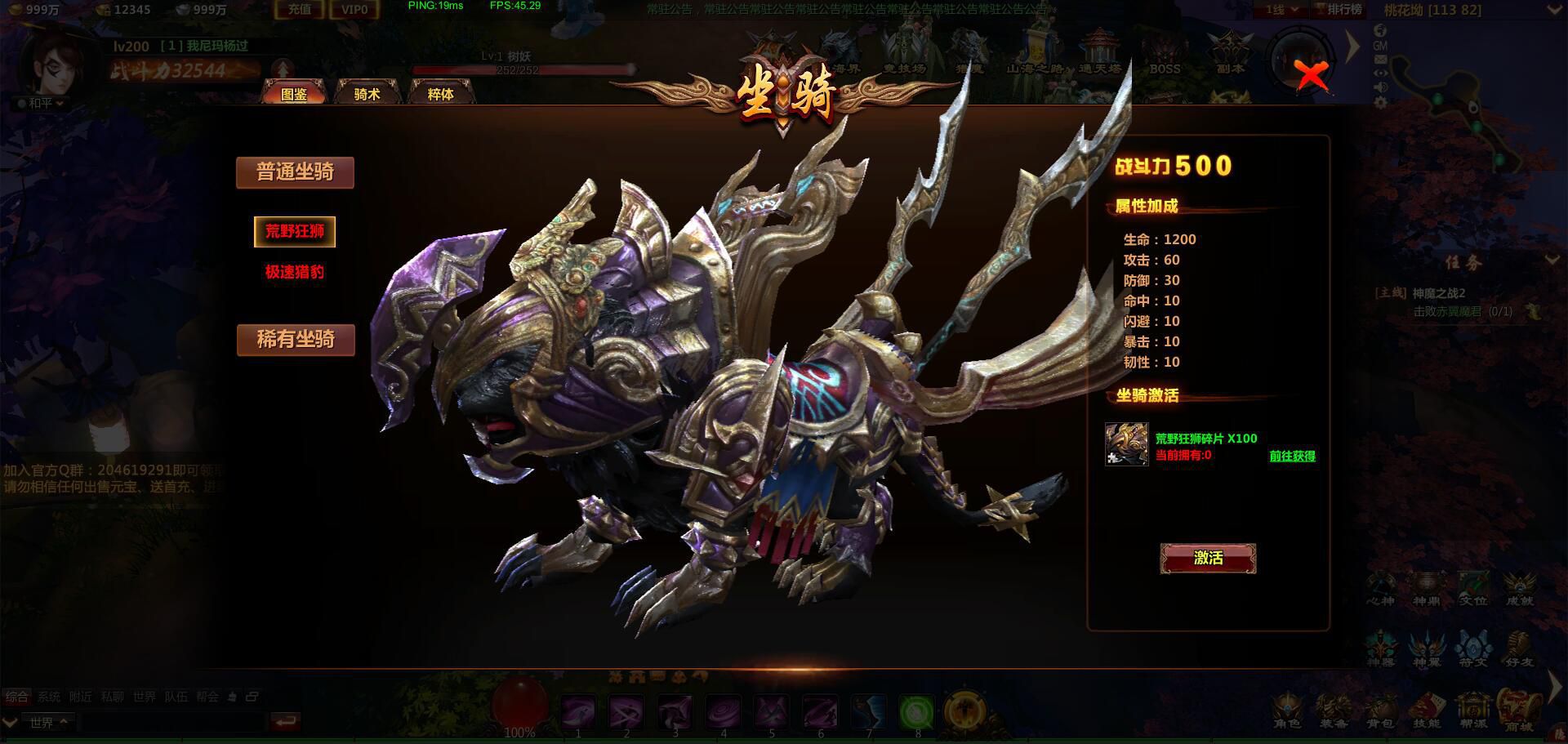Expand the 普通坐骑 category
Viewport: 1568px width, 744px height.
[x=295, y=172]
